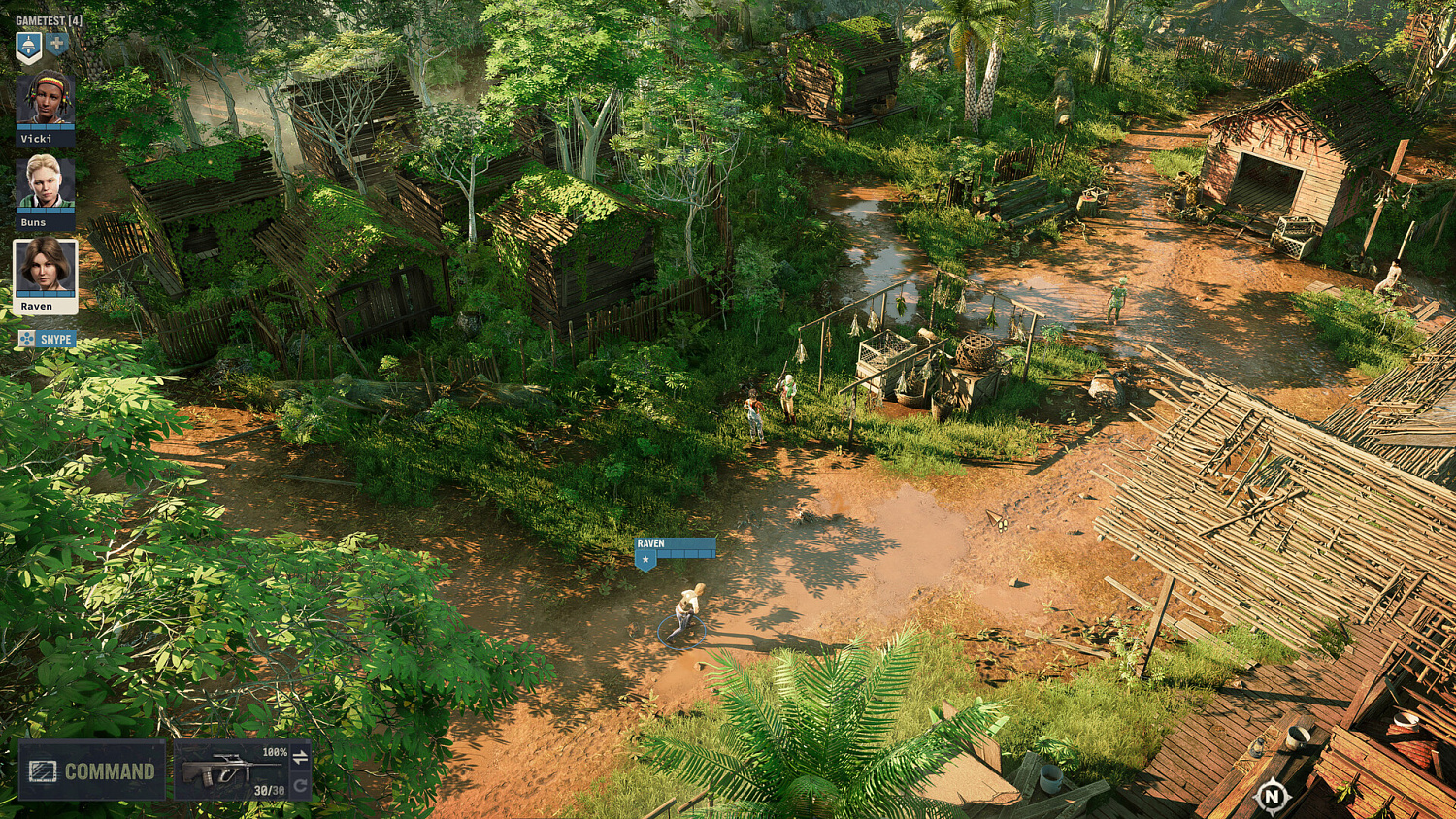Screen dimensions: 1456x819
Task: Click the reload icon beside the ammo counter
Action: 300,786
